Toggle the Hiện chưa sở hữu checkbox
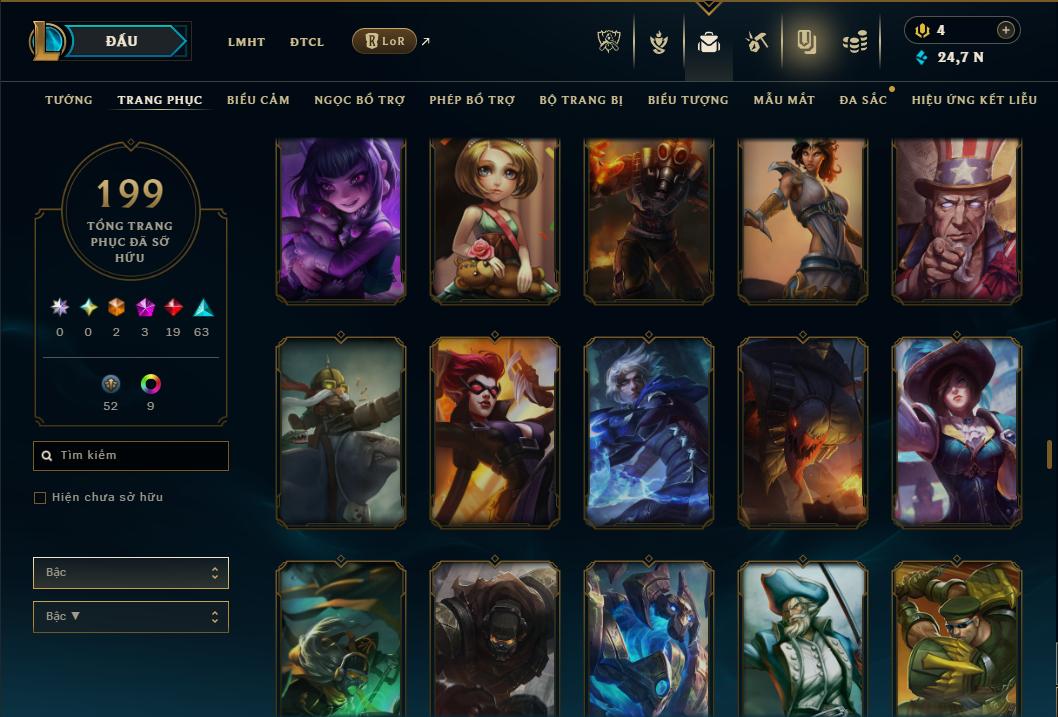Image resolution: width=1058 pixels, height=717 pixels. 40,498
